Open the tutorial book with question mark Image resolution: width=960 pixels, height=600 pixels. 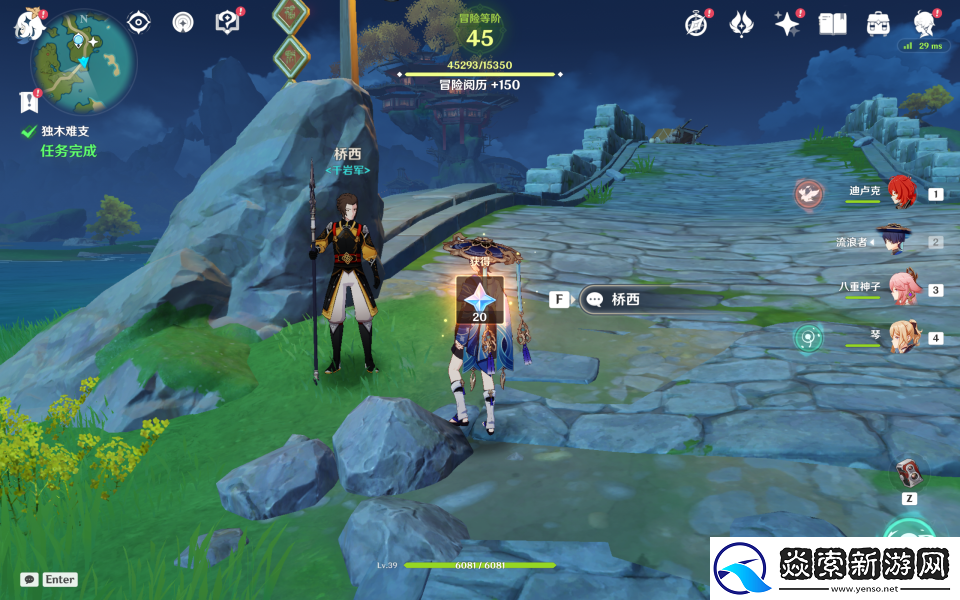[228, 22]
